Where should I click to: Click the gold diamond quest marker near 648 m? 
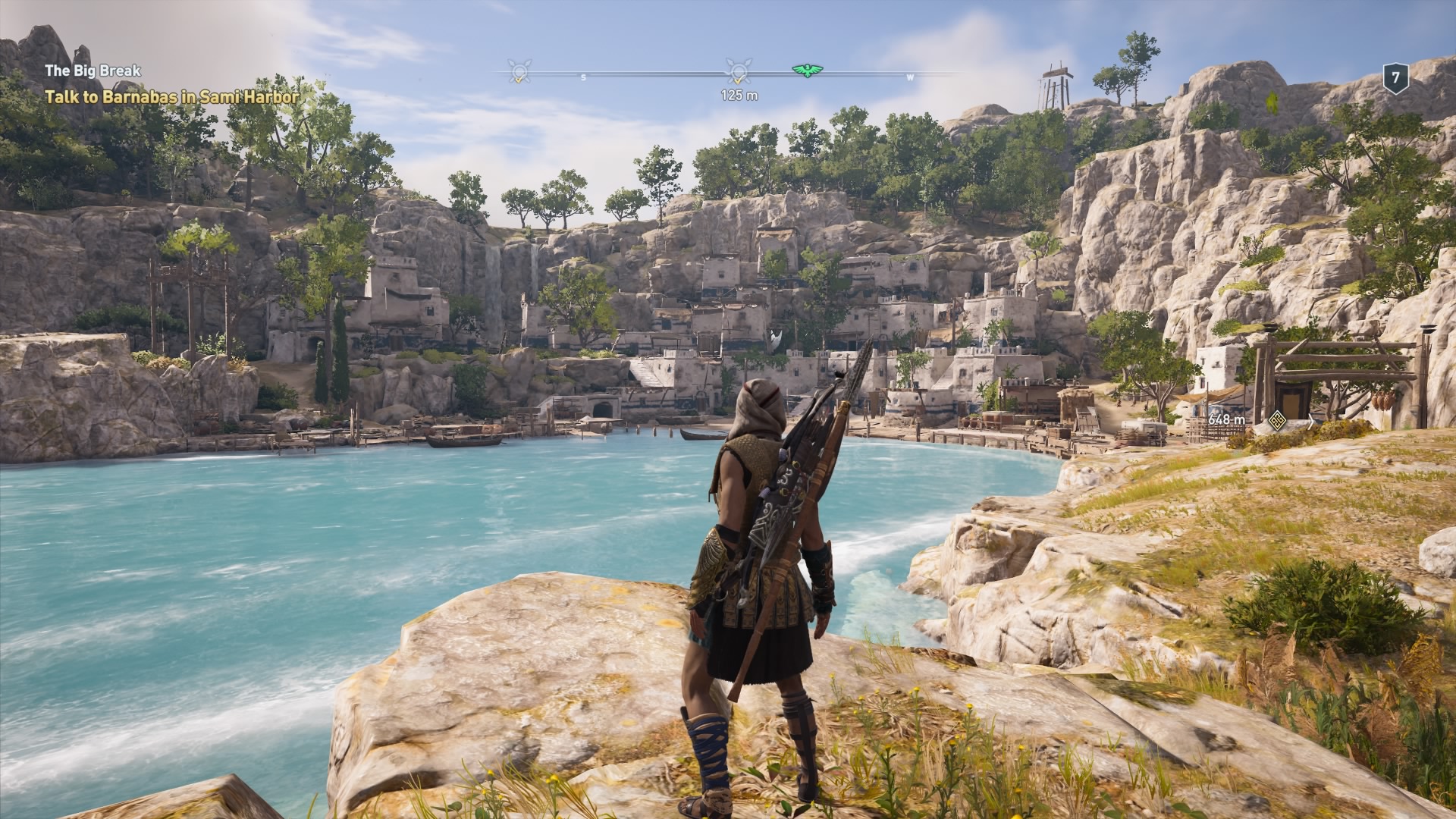pos(1277,419)
